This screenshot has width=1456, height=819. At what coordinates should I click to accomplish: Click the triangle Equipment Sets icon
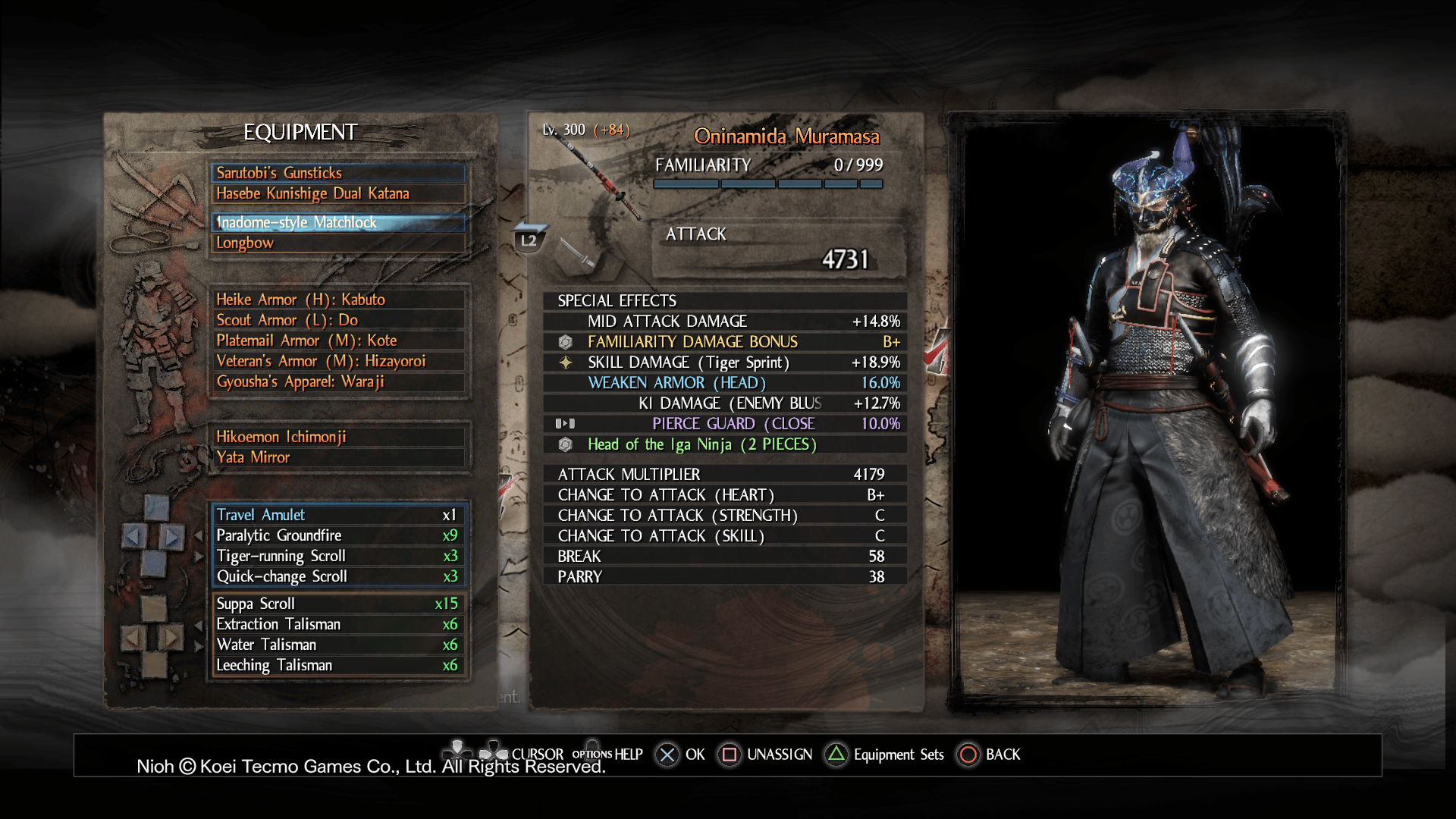[836, 755]
